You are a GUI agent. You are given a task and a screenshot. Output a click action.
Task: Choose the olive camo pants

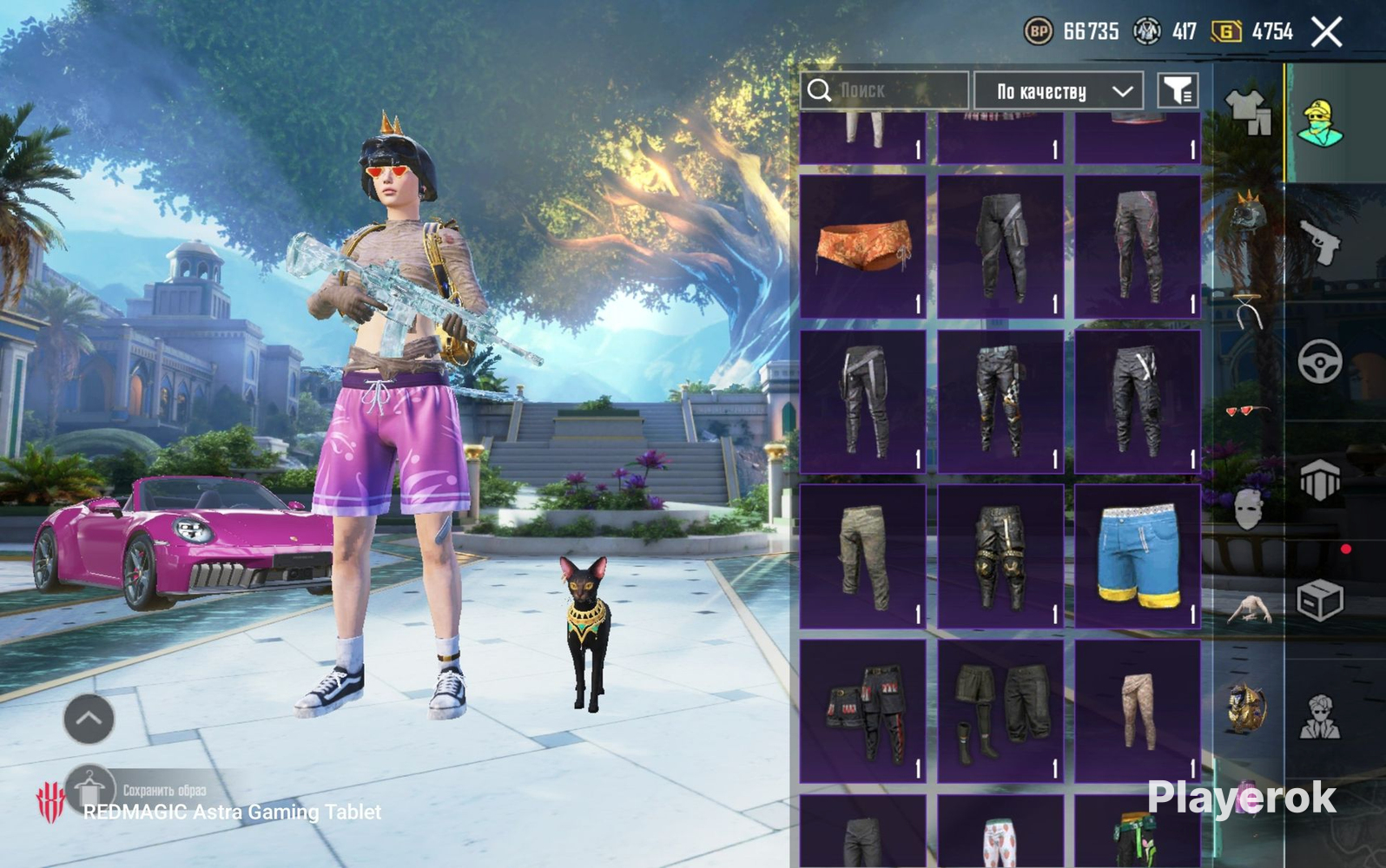(862, 556)
